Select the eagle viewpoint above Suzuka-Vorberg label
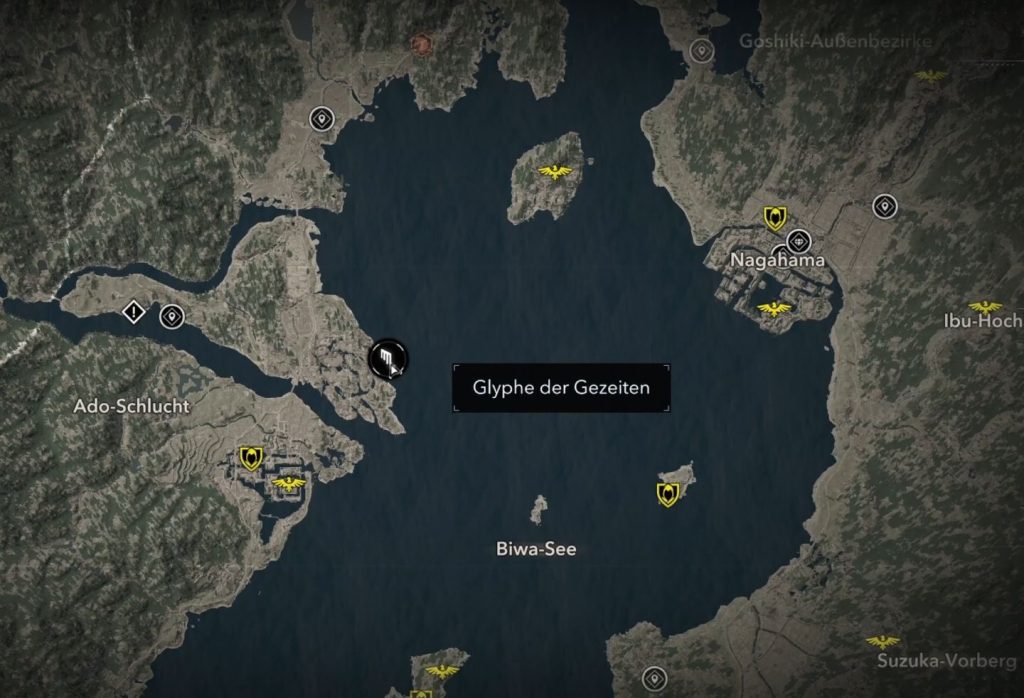Viewport: 1024px width, 698px height. 882,642
